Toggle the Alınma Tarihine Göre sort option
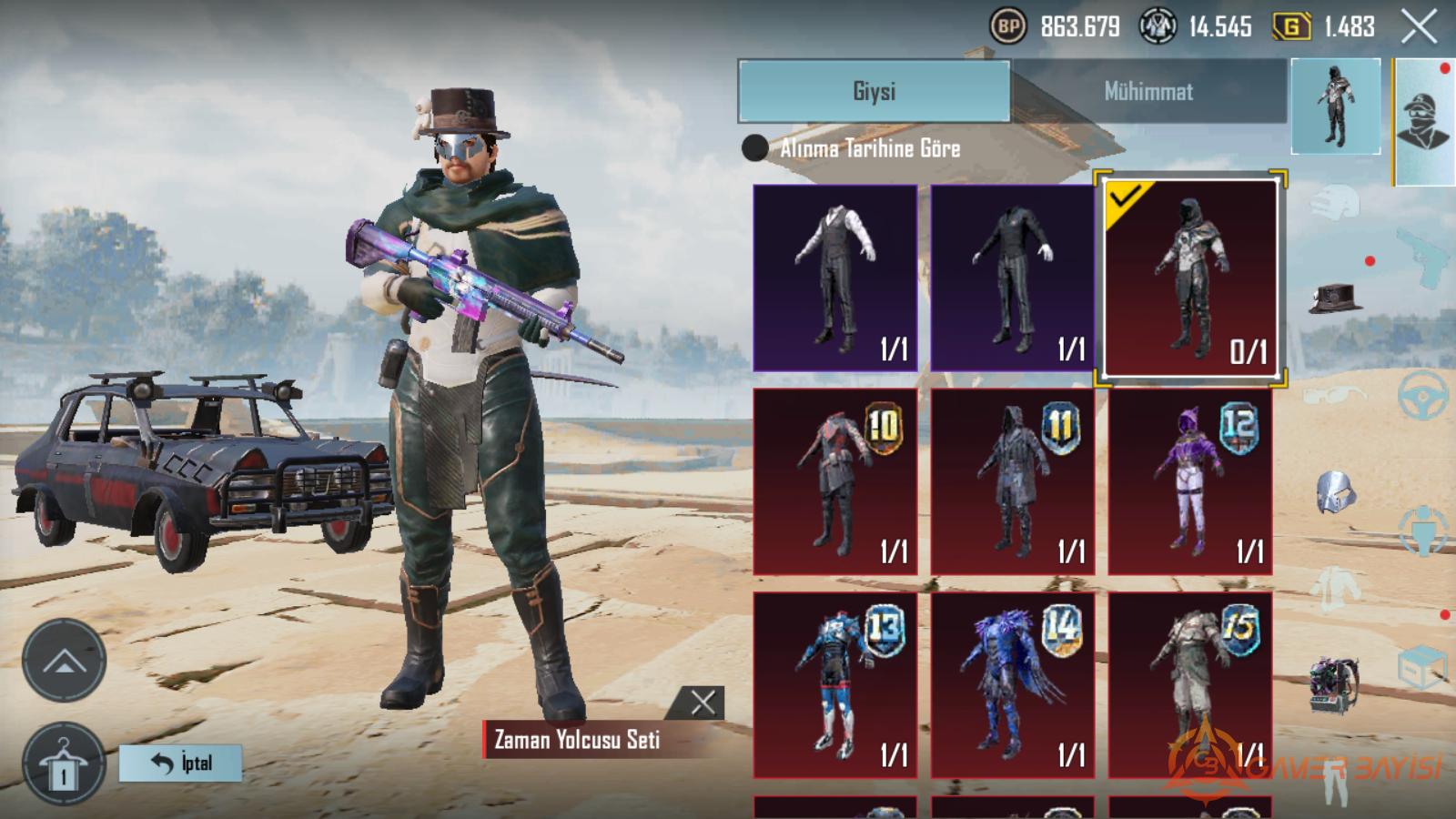 (x=755, y=148)
